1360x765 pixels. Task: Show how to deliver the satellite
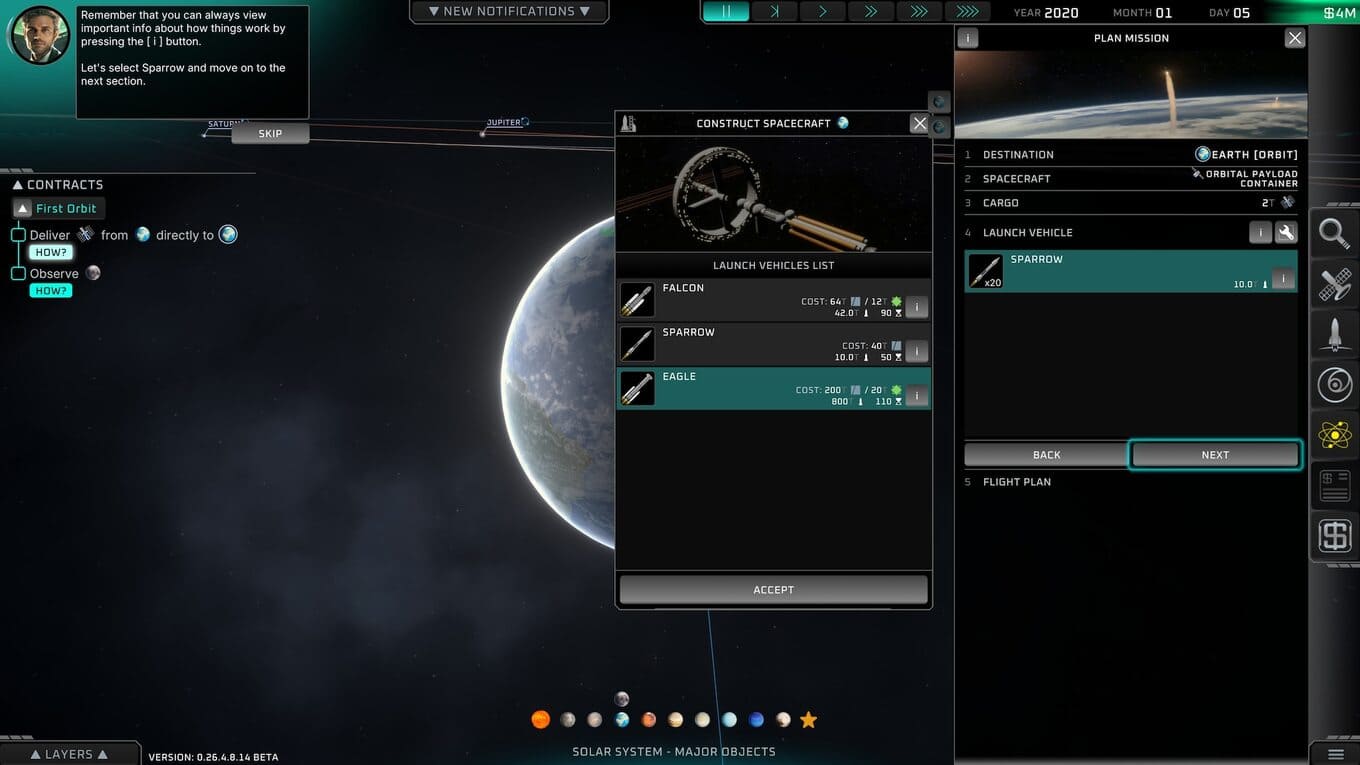tap(51, 253)
